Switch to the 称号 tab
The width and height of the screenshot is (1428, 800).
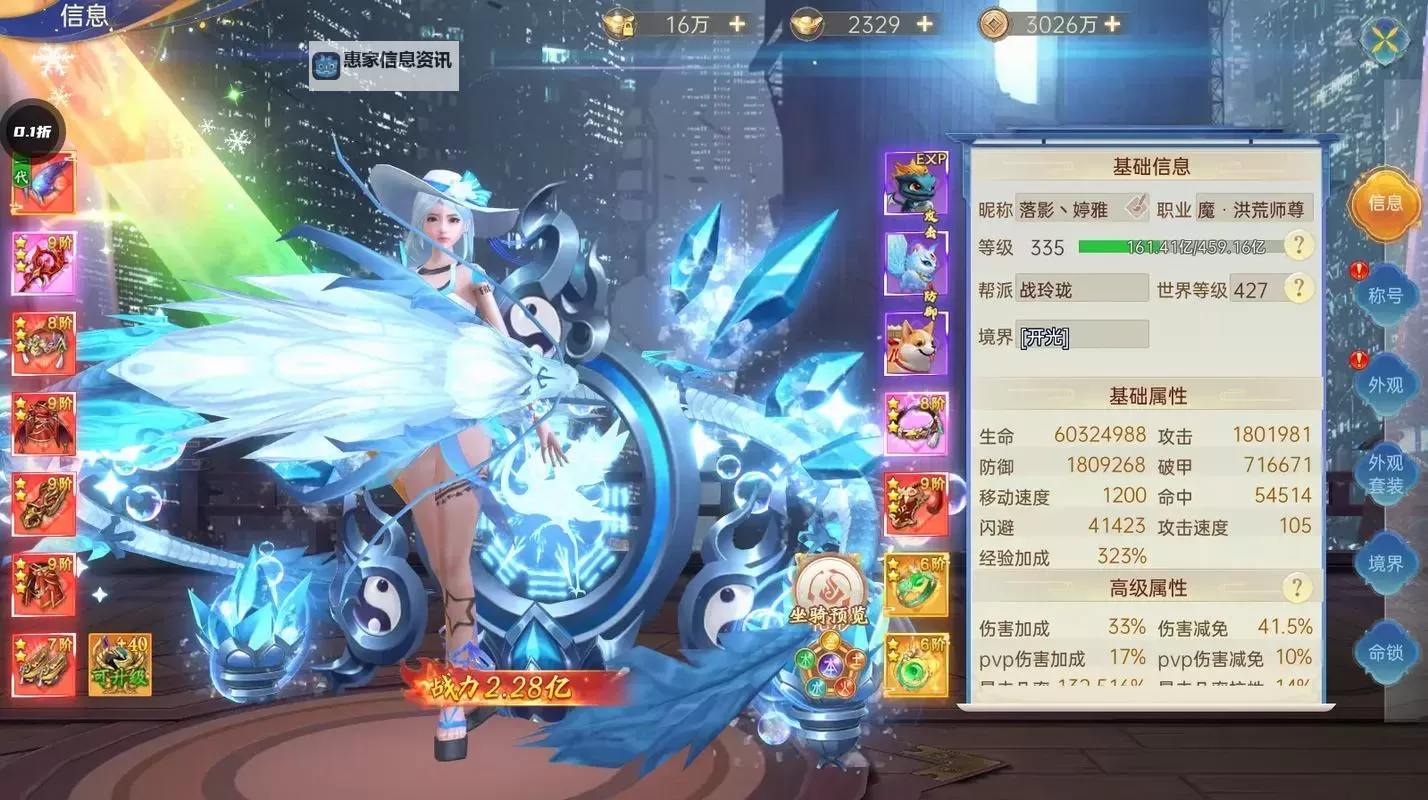(1385, 296)
